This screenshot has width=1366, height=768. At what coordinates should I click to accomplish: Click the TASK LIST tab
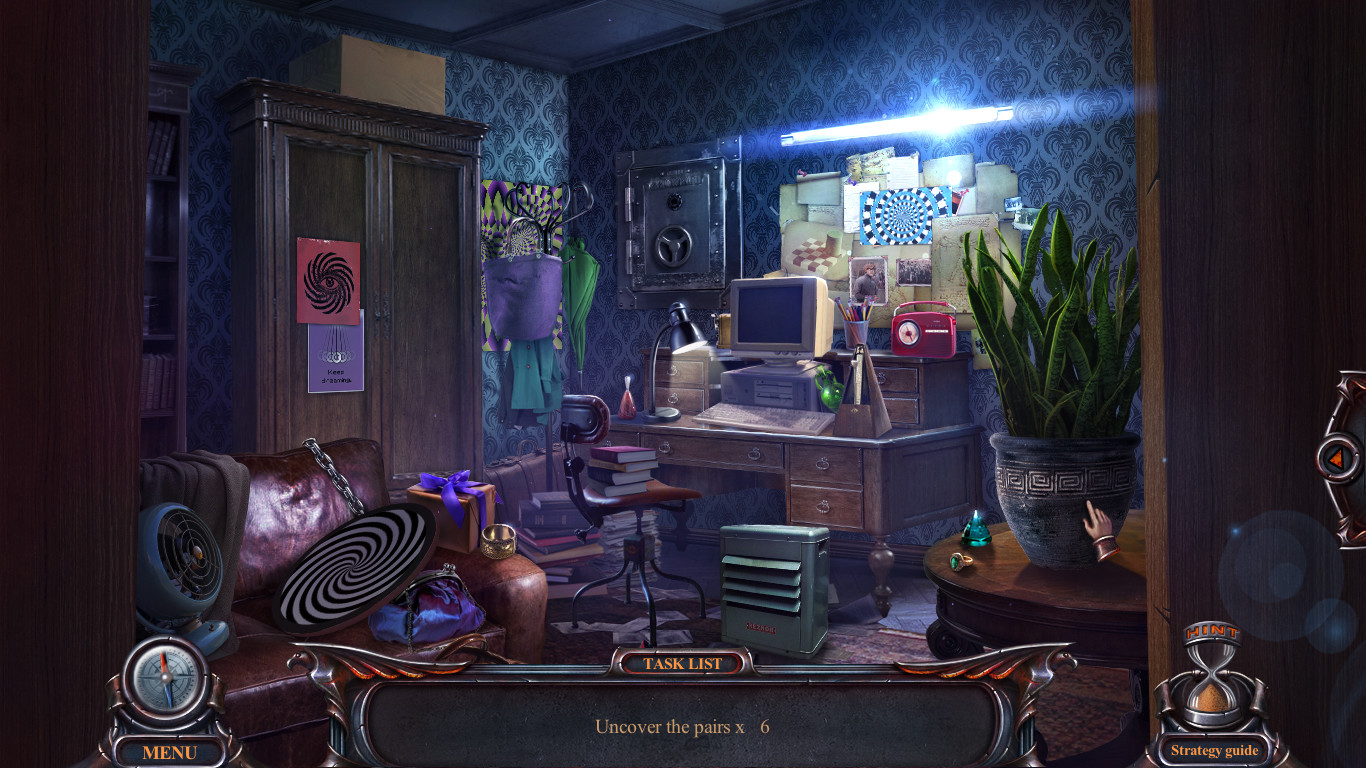click(x=683, y=663)
